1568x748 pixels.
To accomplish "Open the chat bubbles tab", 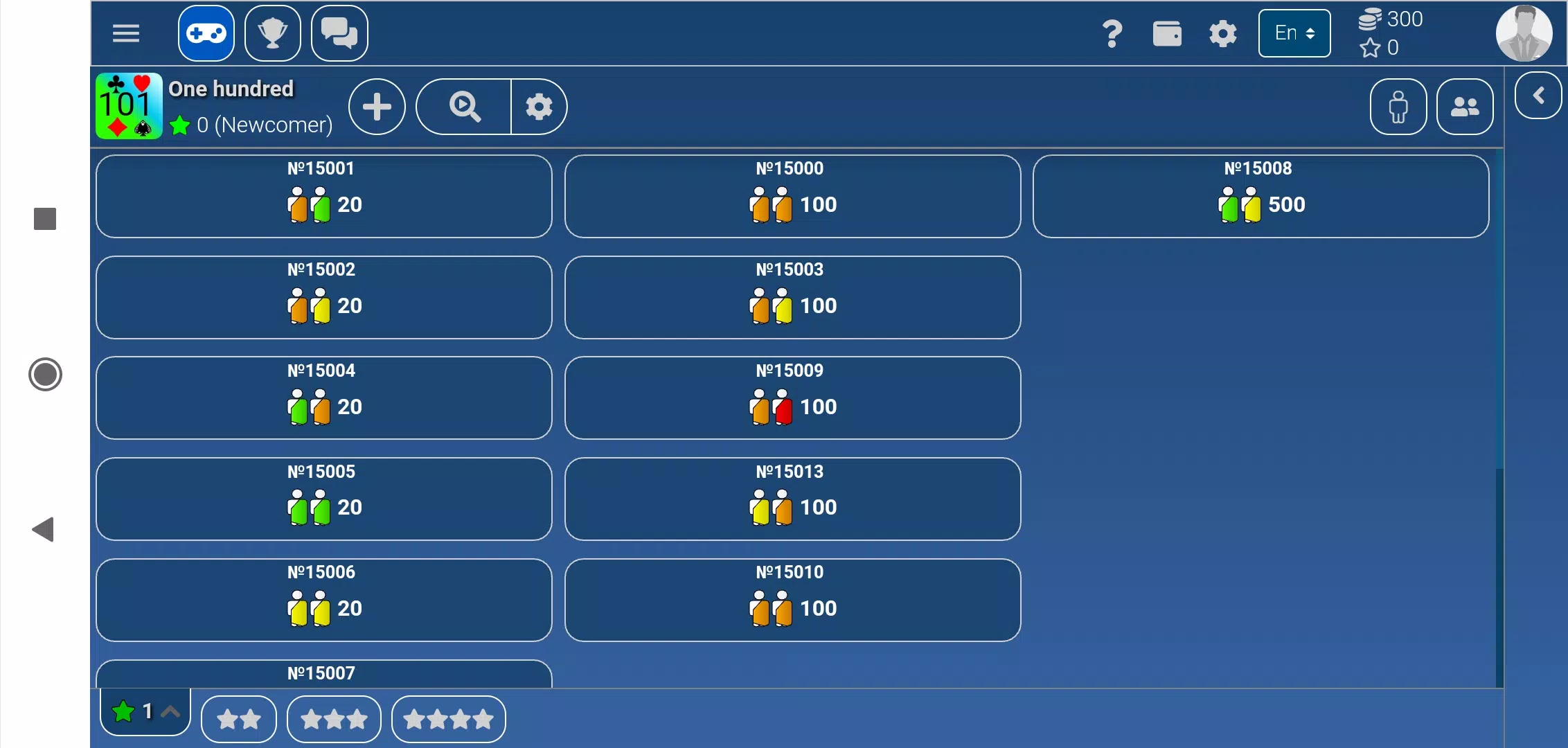I will coord(339,33).
